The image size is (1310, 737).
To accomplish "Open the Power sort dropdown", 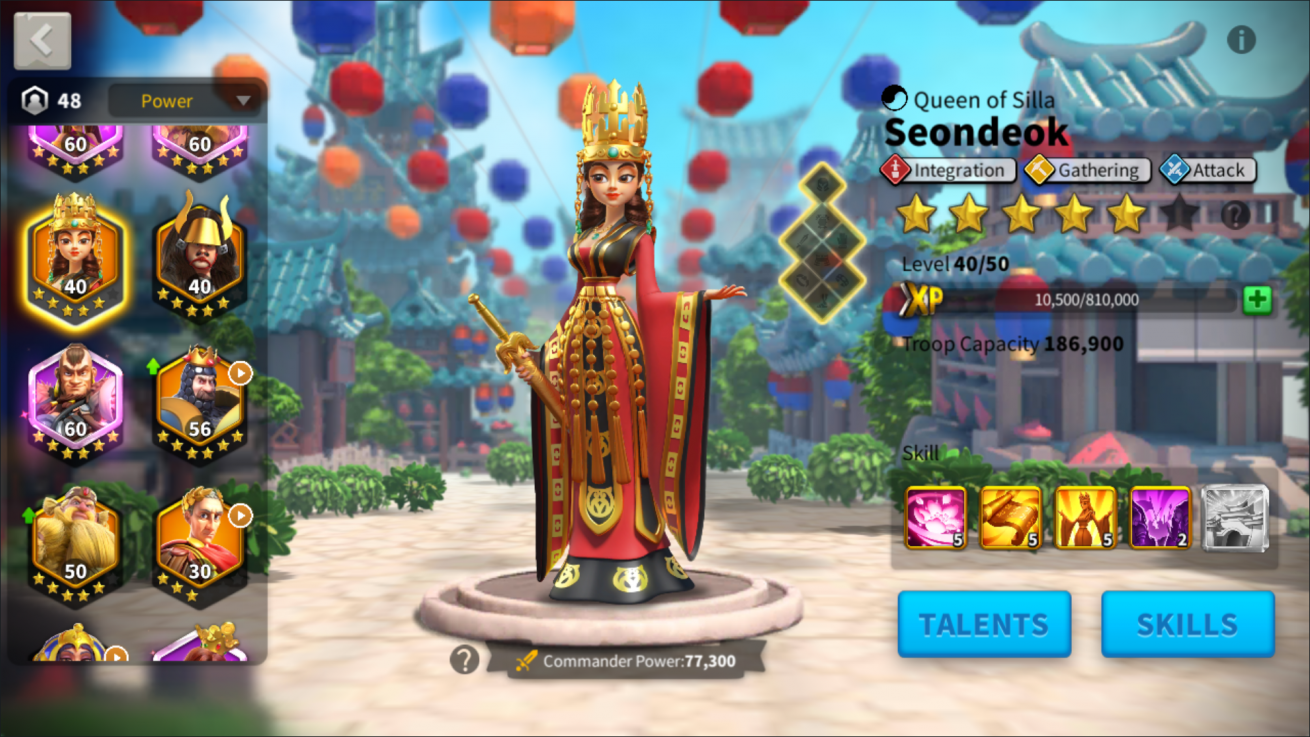I will pyautogui.click(x=185, y=101).
